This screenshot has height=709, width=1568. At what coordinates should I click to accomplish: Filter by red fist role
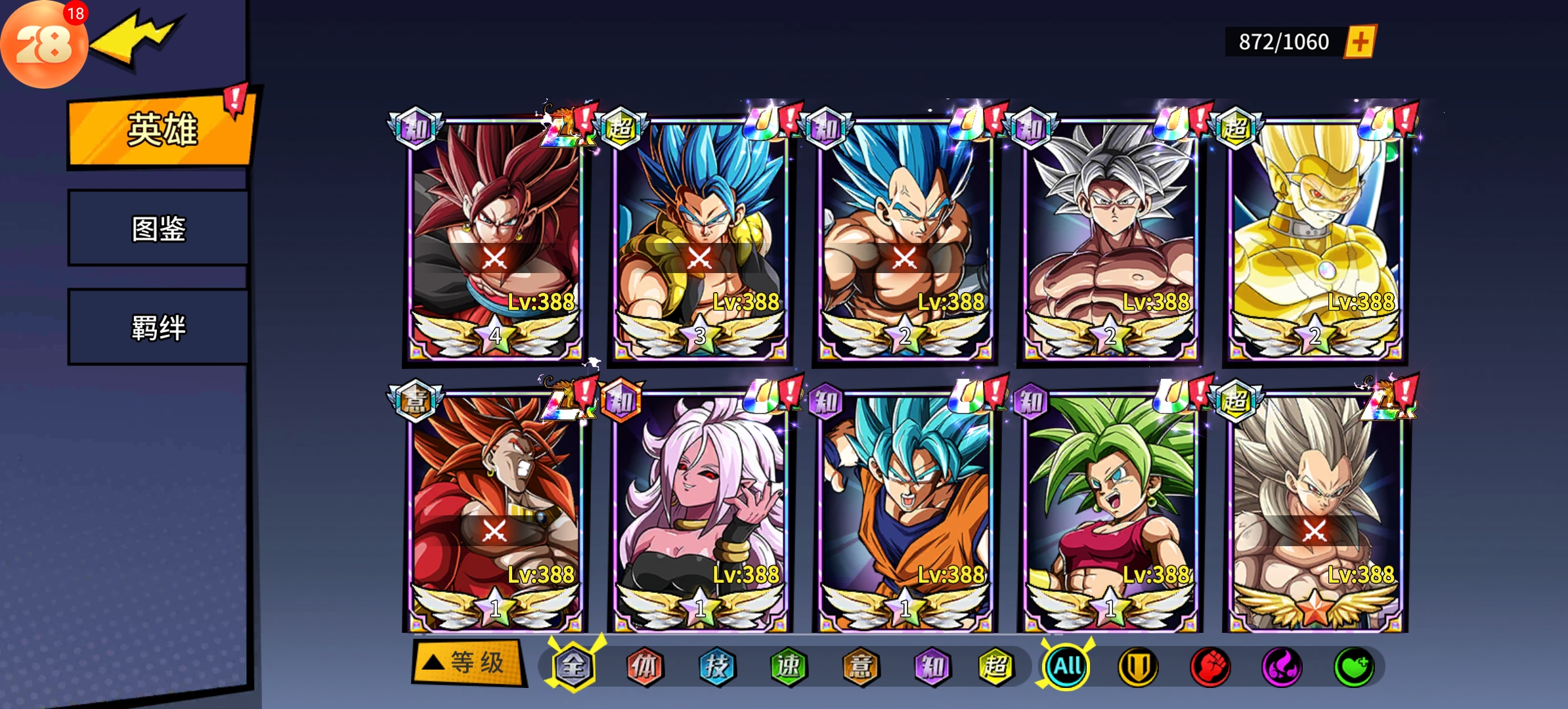coord(1209,666)
